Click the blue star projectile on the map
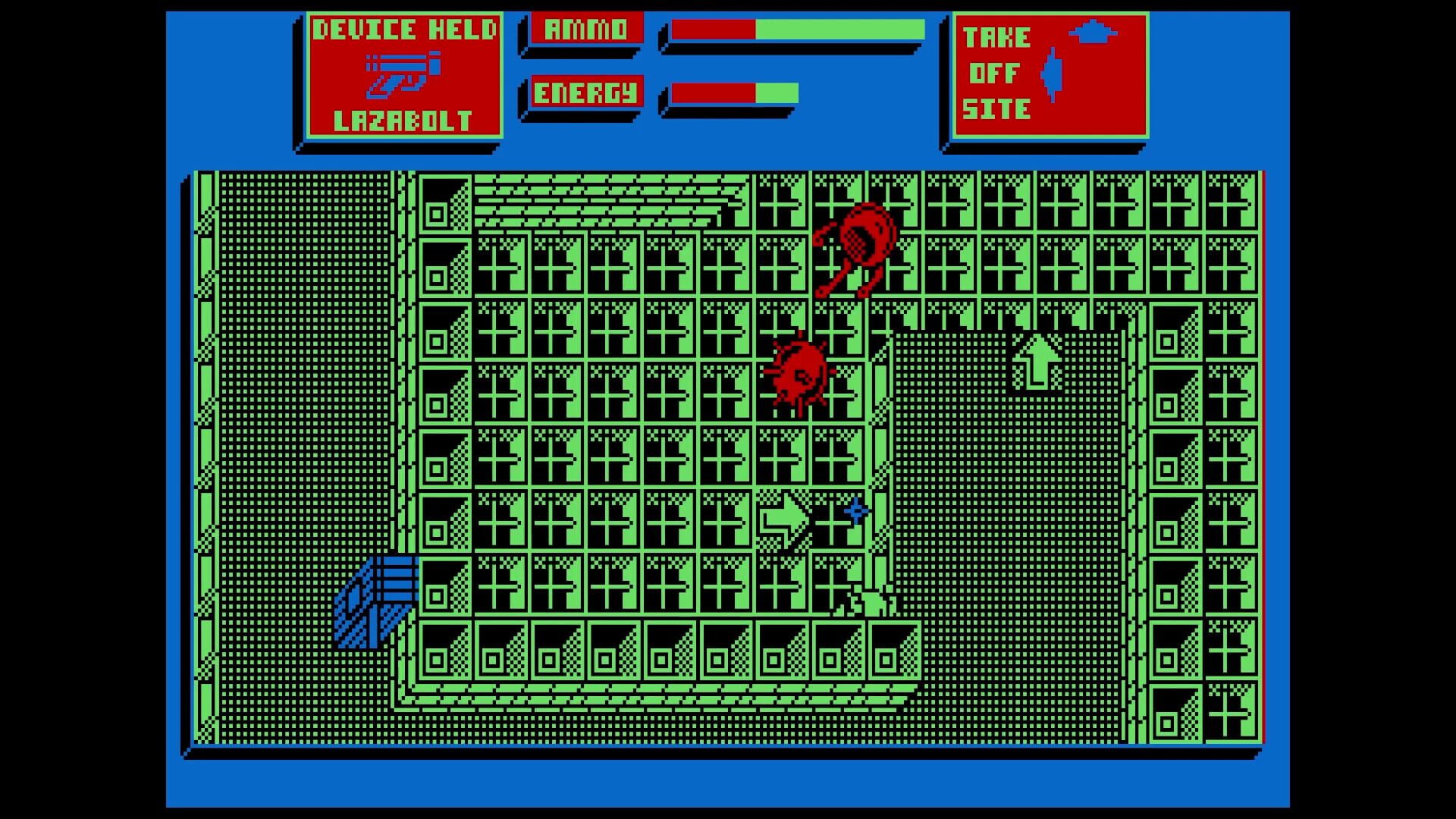1456x819 pixels. [x=855, y=511]
